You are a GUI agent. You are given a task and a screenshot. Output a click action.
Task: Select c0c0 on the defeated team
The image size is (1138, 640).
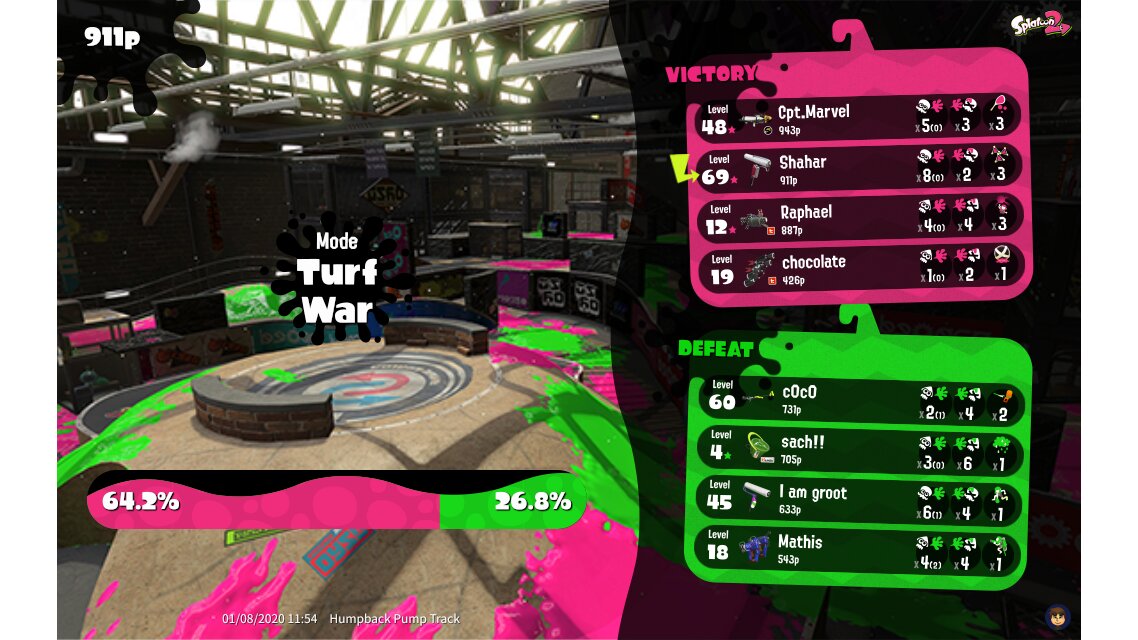860,398
